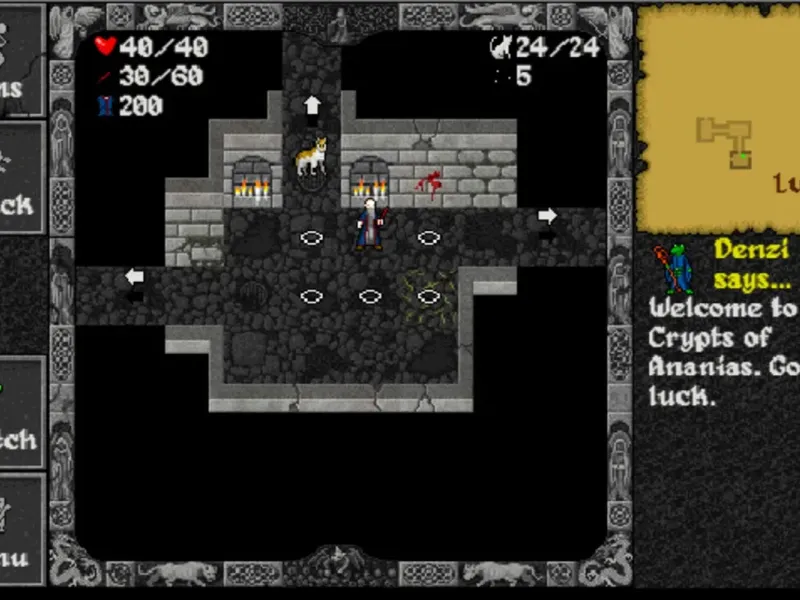The image size is (800, 600).
Task: Choose the east exit arrow marker
Action: pyautogui.click(x=547, y=215)
